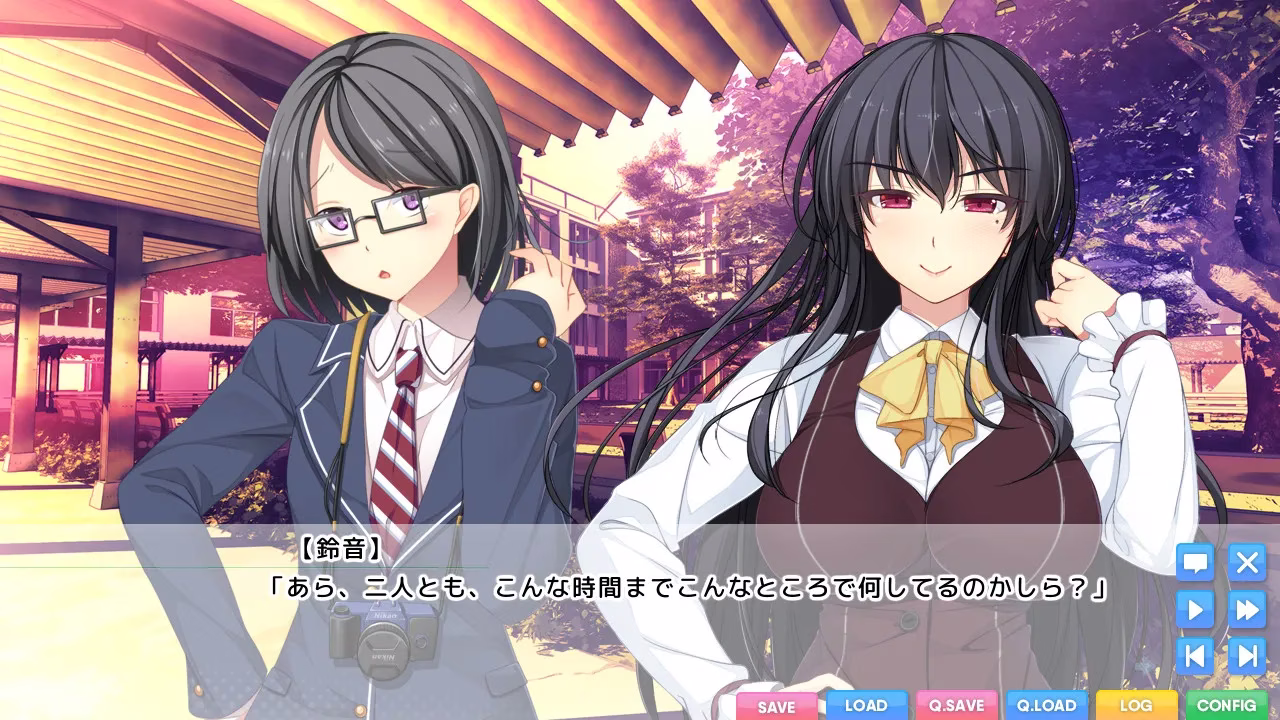Jump ahead to the next scene
The height and width of the screenshot is (720, 1280).
pos(1247,656)
